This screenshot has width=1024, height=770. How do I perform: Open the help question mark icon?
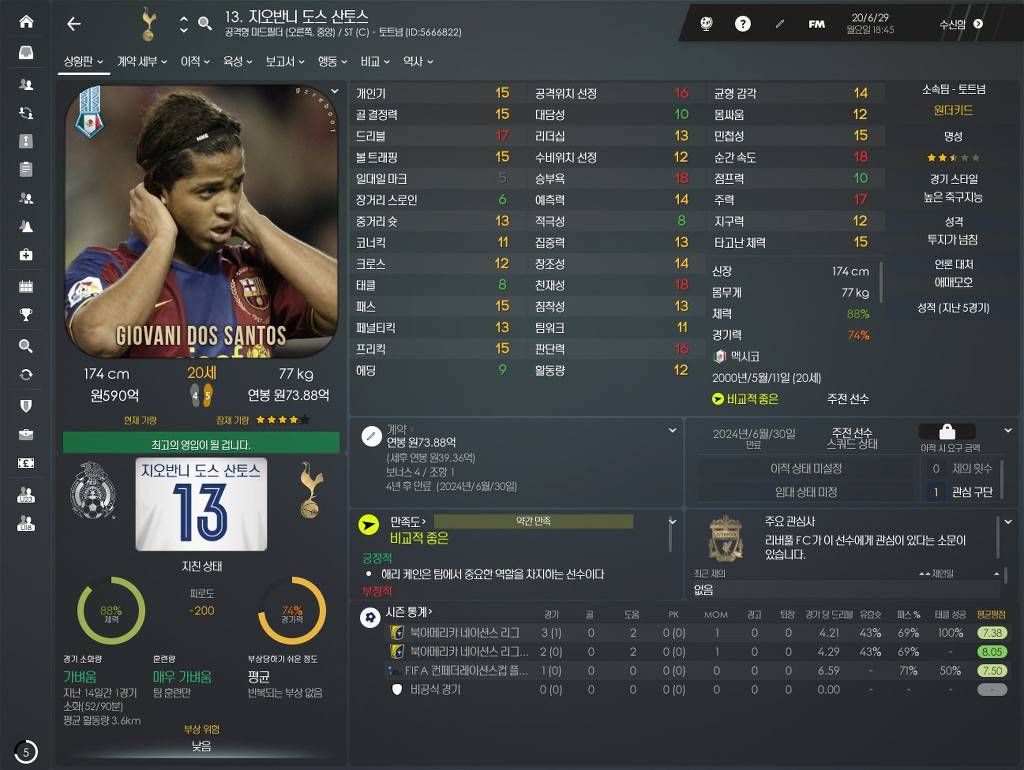point(743,24)
